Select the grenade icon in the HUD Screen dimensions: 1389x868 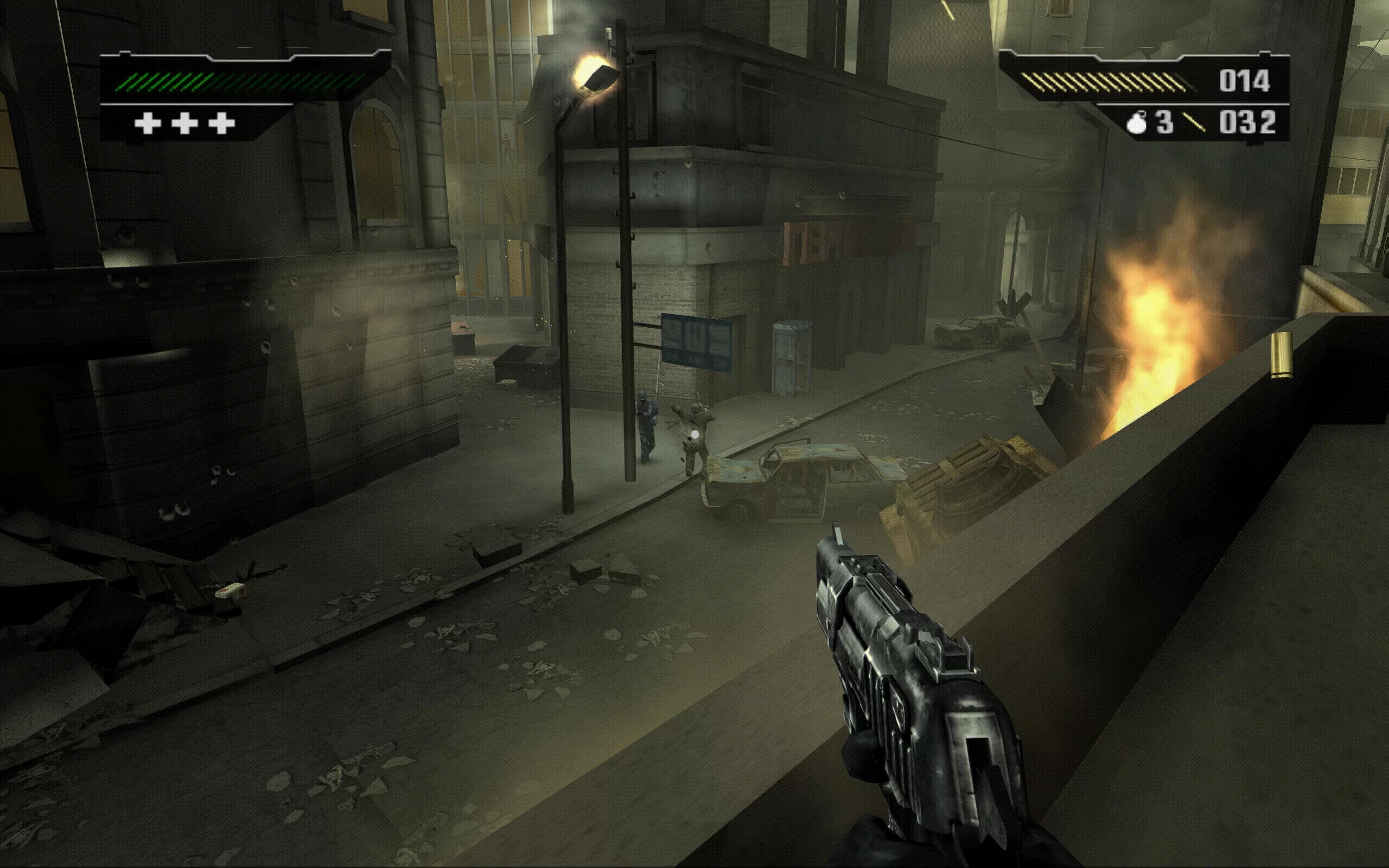[1137, 123]
